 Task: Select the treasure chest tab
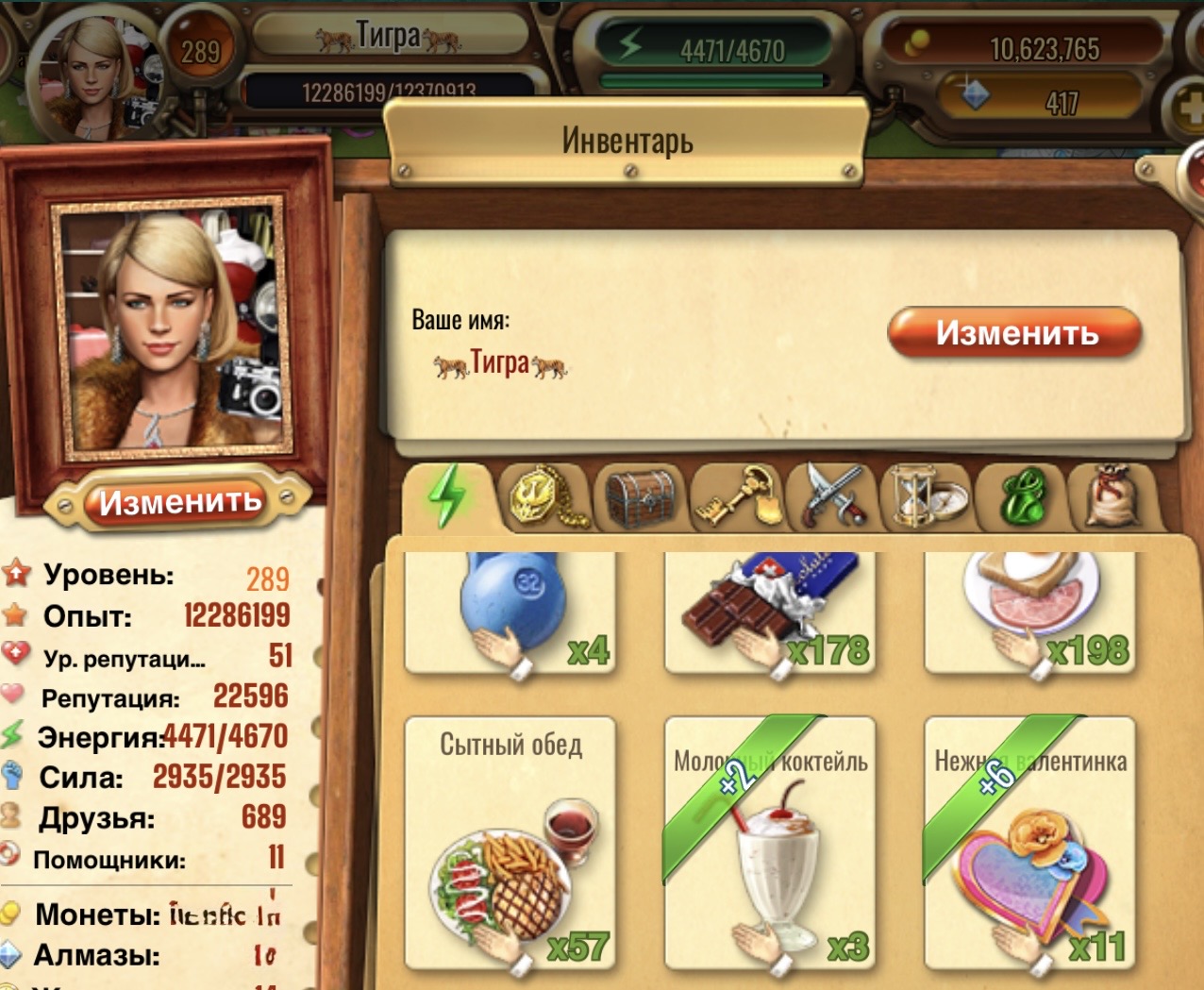(641, 496)
